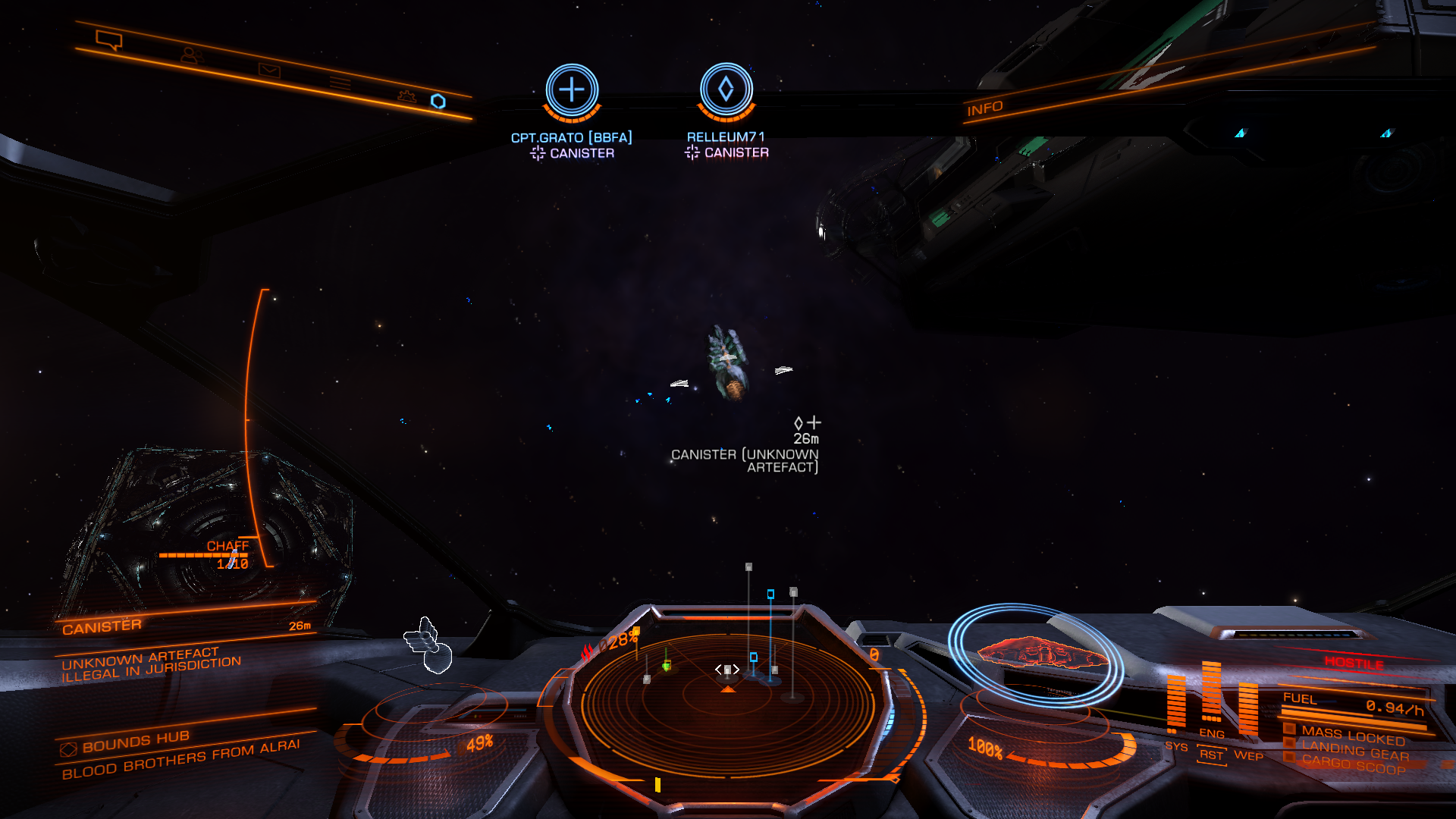Open the envelope inbox tab
This screenshot has width=1456, height=819.
269,71
